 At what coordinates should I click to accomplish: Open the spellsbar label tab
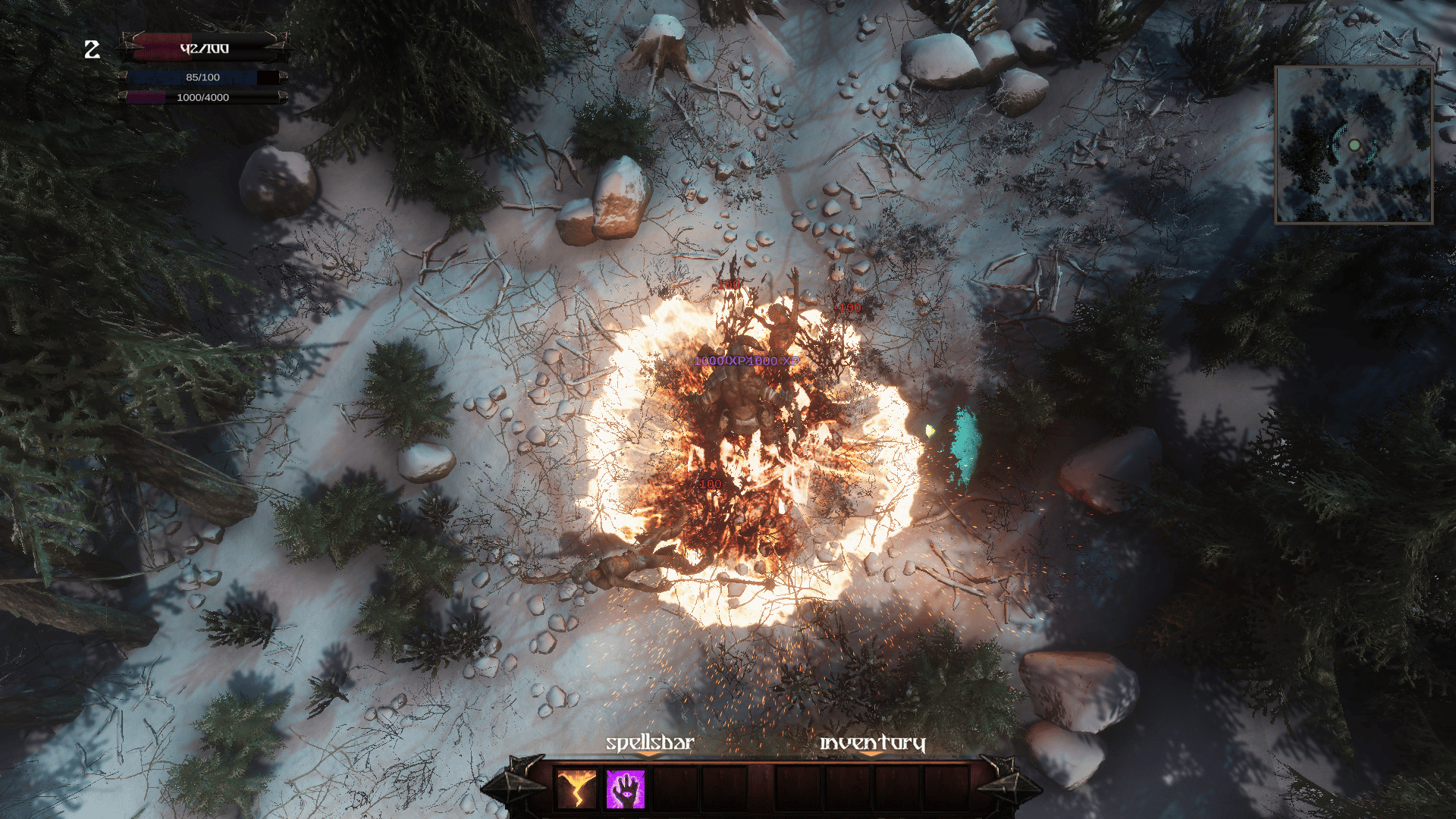(650, 743)
